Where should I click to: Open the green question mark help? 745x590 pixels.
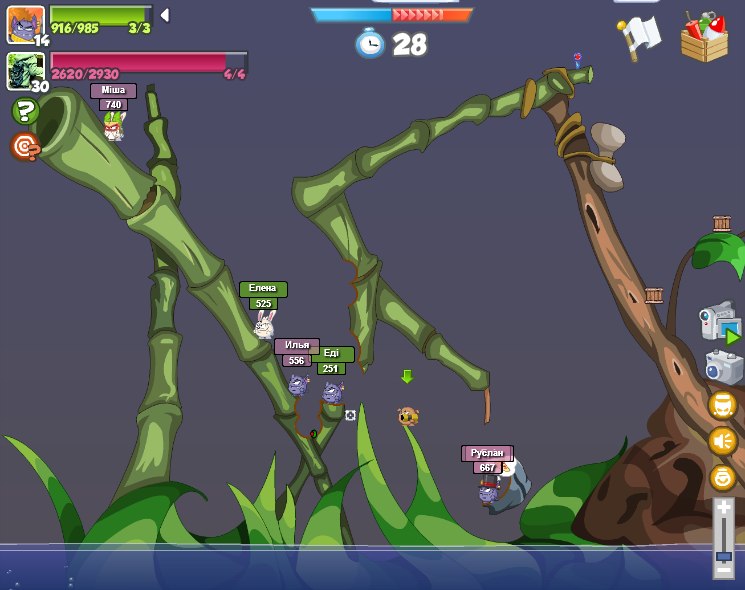point(25,112)
